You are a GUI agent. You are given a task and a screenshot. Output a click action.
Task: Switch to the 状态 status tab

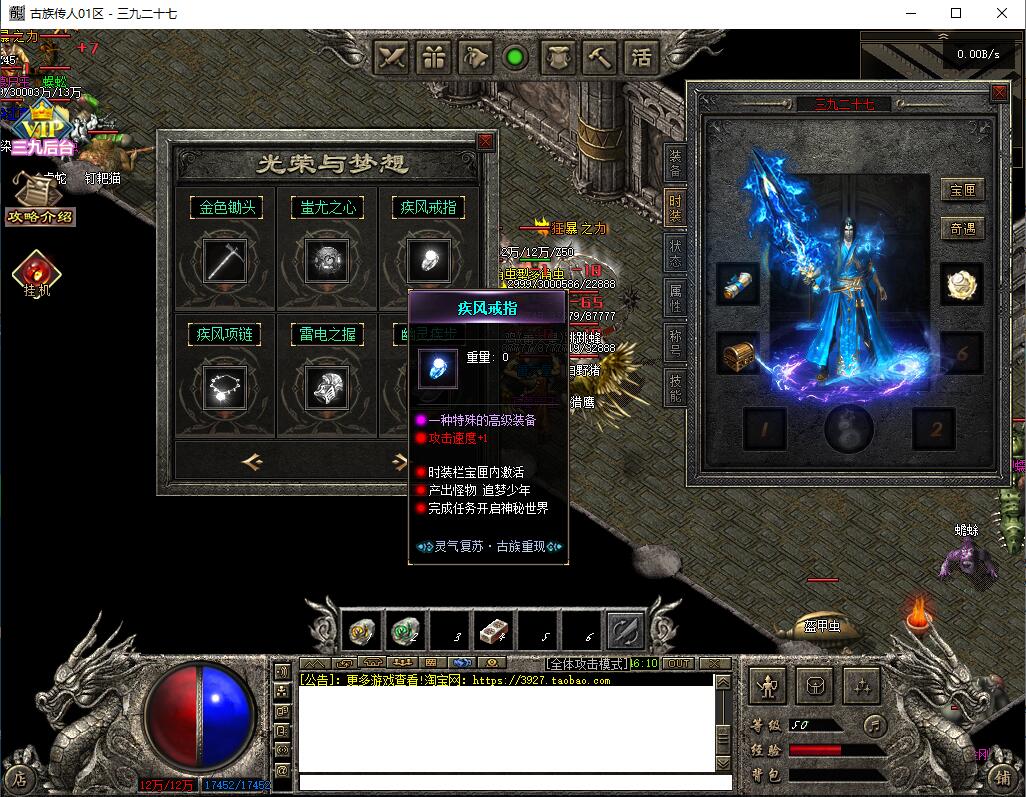tap(675, 253)
